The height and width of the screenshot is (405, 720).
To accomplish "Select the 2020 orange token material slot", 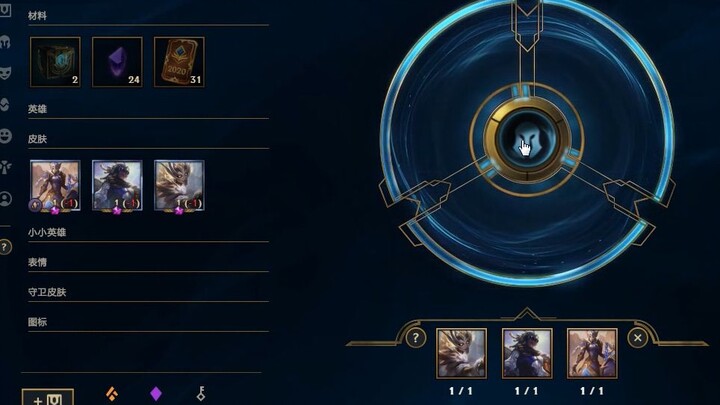I will [179, 62].
